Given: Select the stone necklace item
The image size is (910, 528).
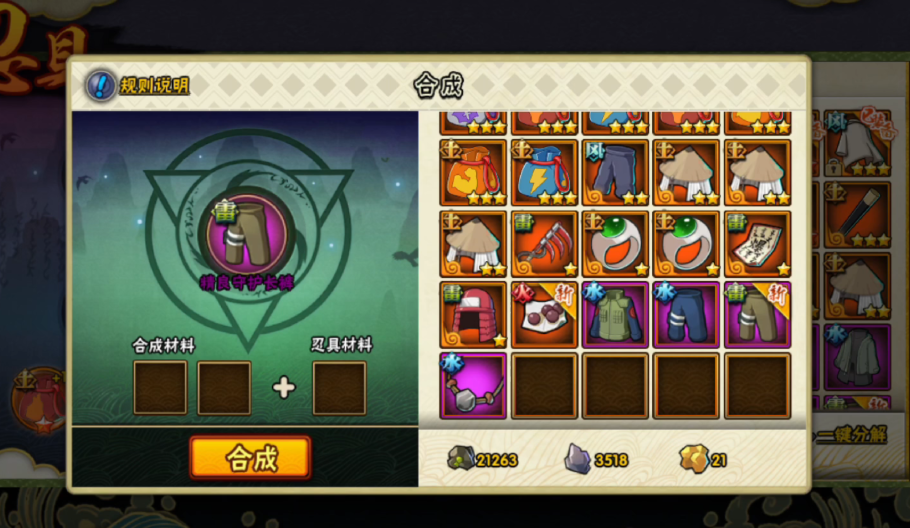Looking at the screenshot, I should 473,386.
